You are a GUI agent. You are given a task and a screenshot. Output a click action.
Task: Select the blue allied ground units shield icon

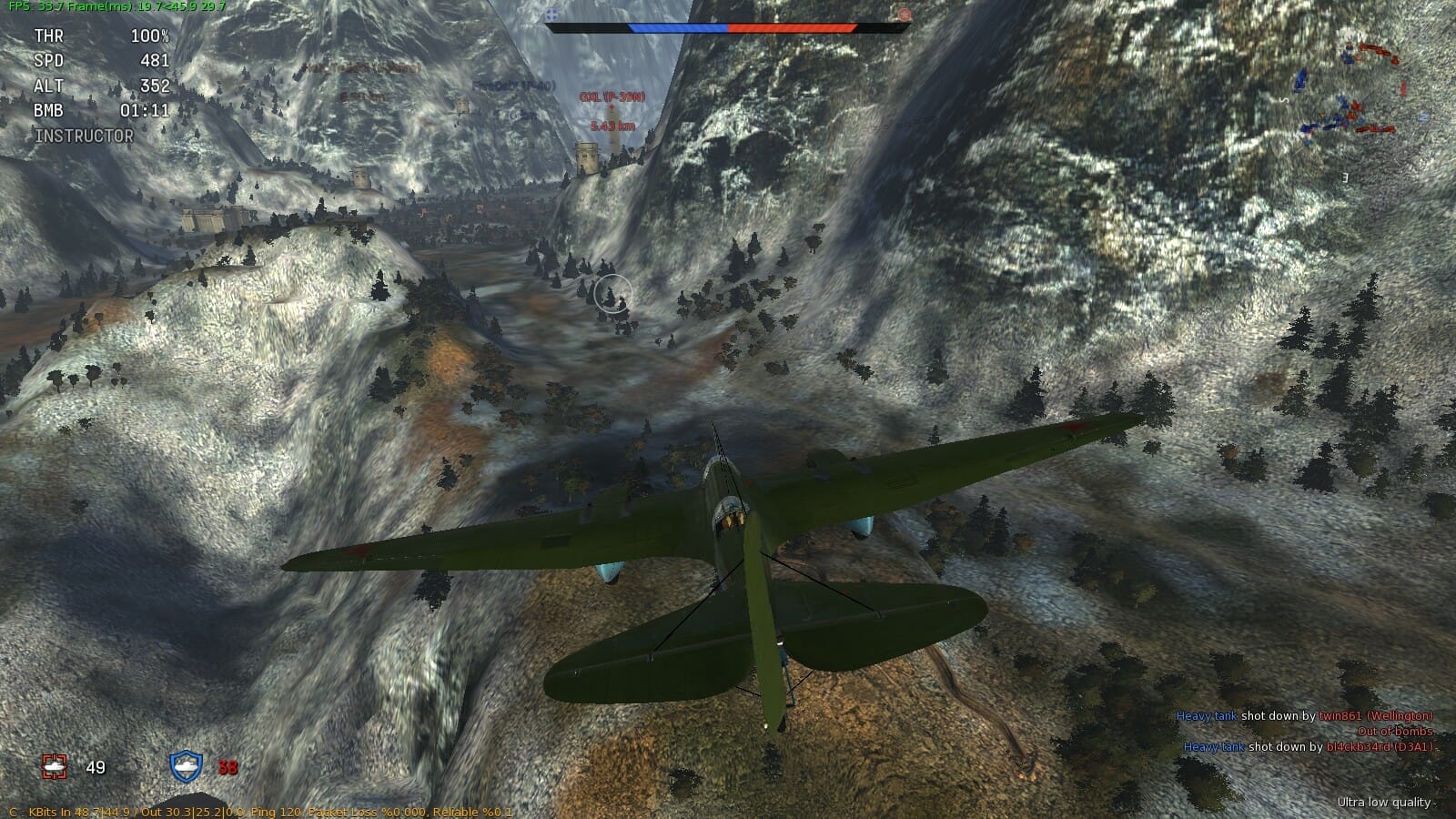(186, 767)
